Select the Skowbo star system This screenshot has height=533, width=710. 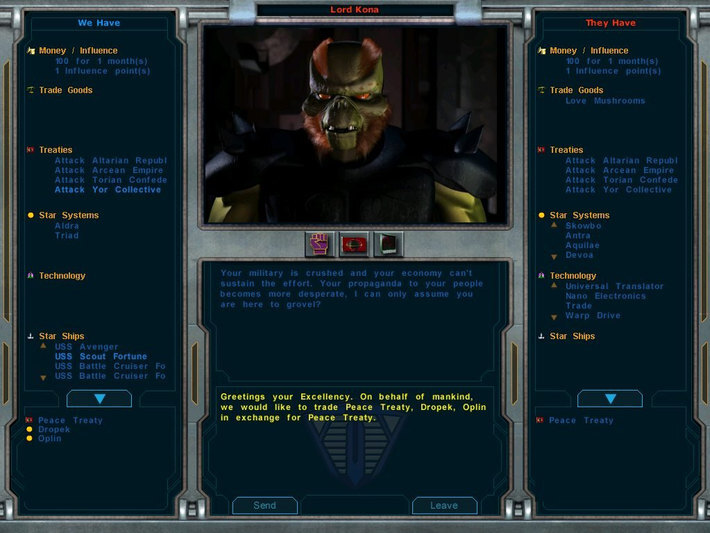click(583, 226)
